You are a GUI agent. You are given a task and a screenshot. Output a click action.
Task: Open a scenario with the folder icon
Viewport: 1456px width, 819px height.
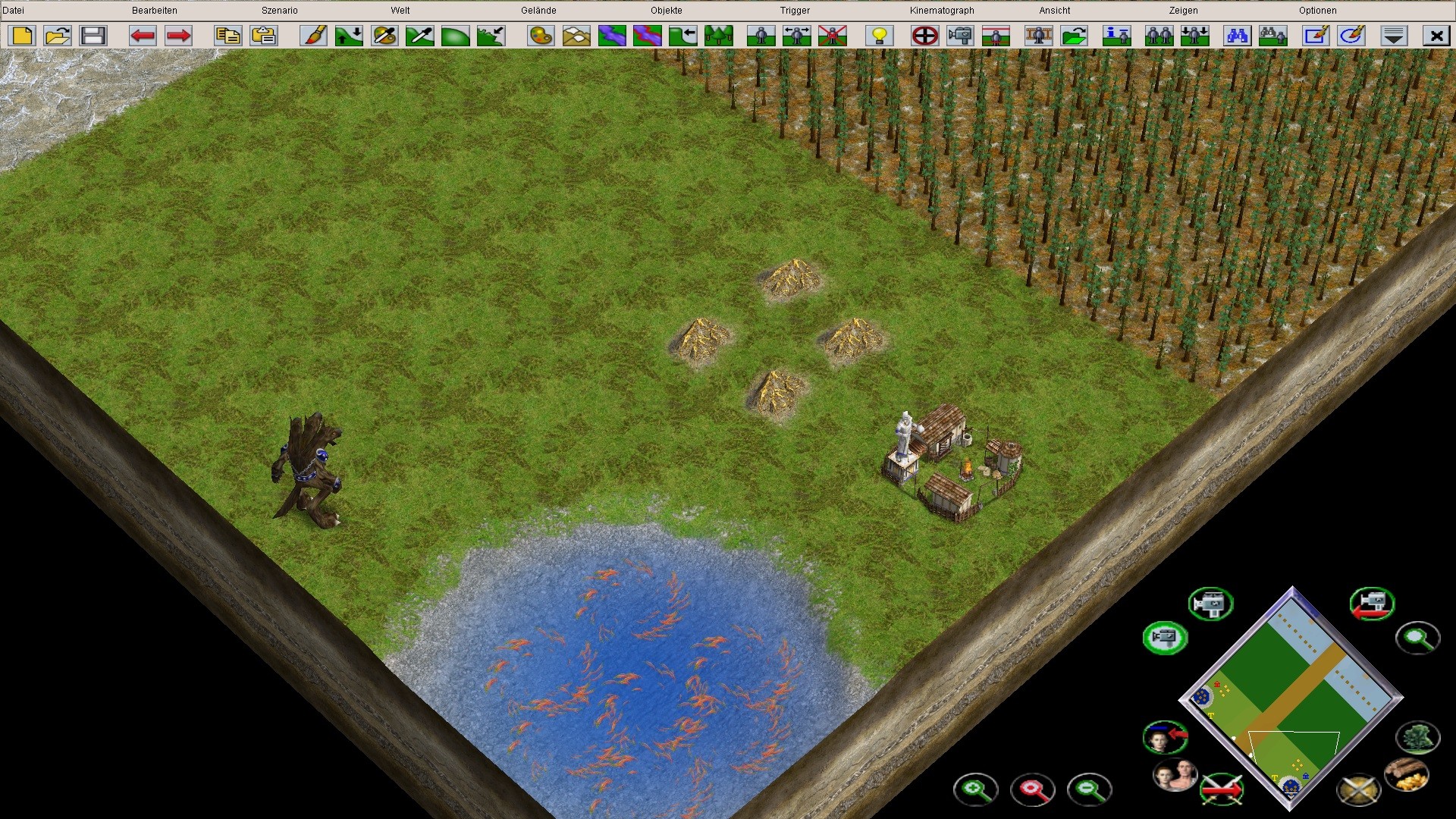[x=57, y=36]
